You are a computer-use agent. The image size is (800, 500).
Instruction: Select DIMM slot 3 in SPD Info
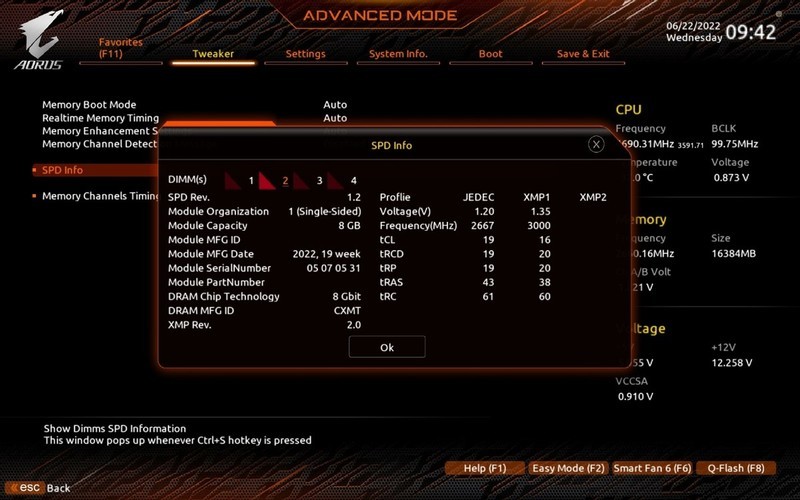tap(308, 180)
